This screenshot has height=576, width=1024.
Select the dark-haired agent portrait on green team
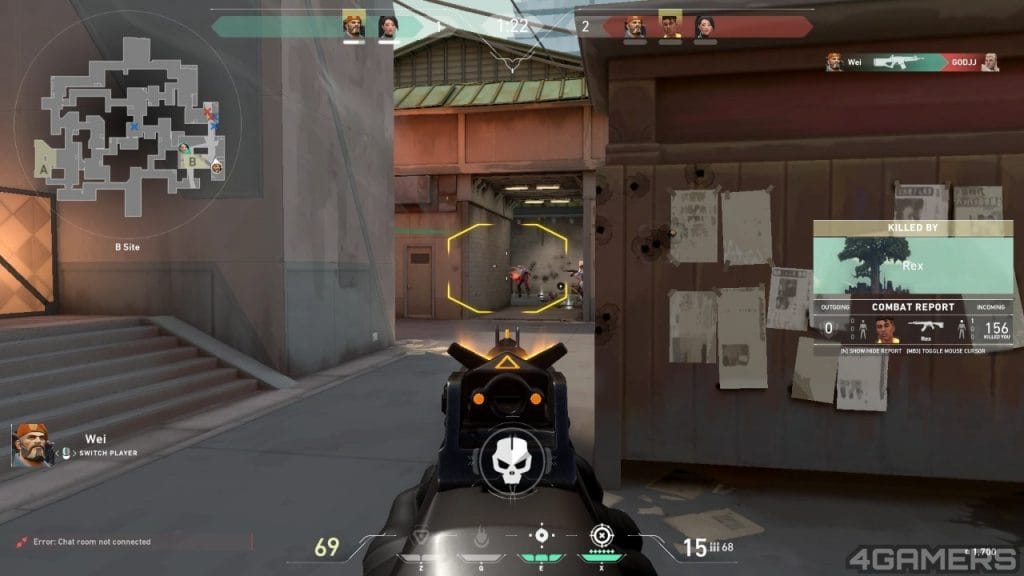click(388, 26)
